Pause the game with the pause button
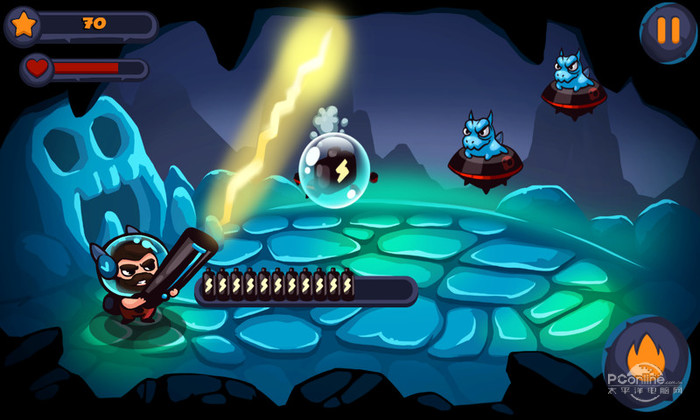The image size is (700, 420). tap(667, 29)
